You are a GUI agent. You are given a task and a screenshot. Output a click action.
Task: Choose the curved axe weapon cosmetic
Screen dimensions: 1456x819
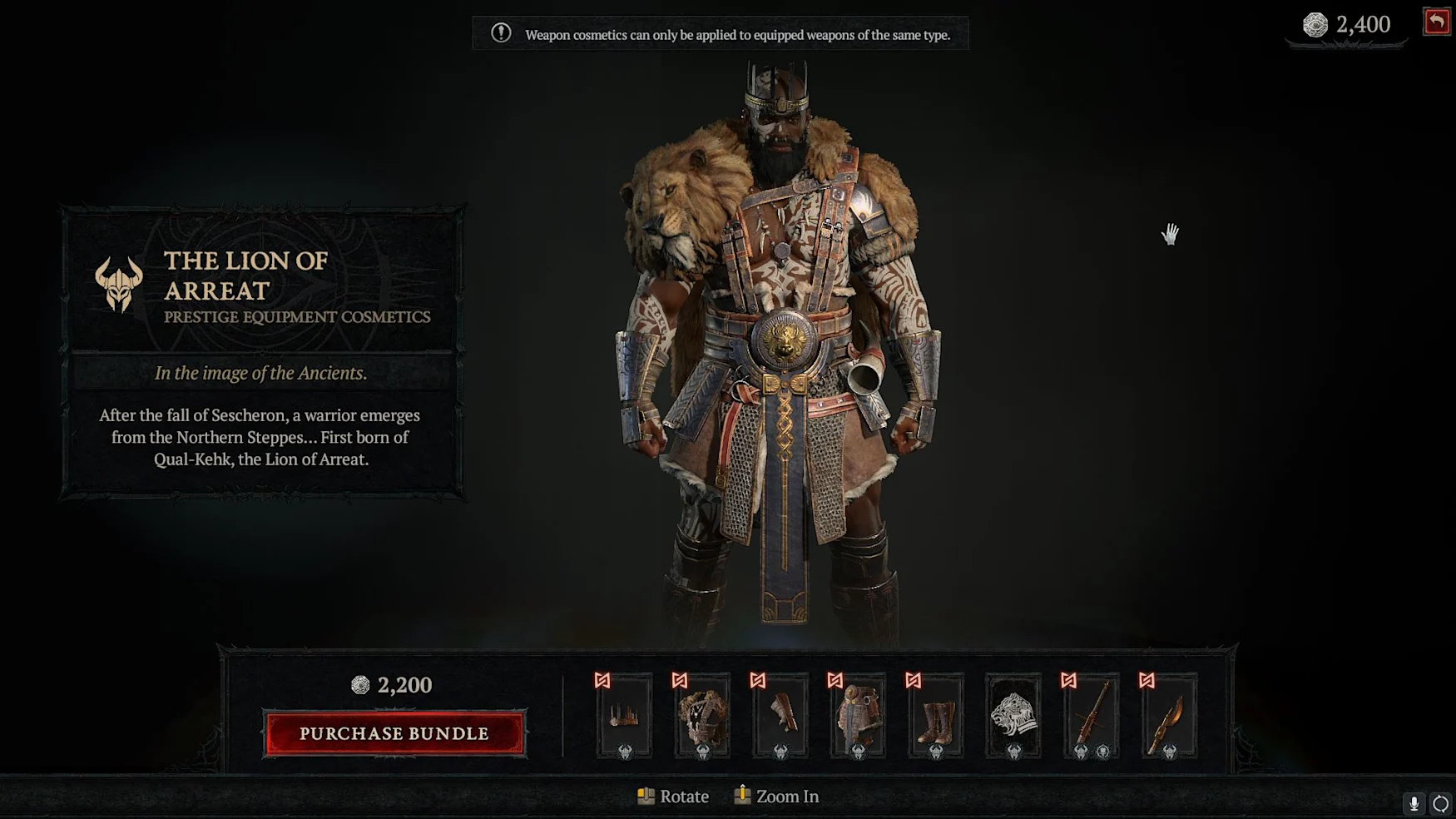(1168, 716)
